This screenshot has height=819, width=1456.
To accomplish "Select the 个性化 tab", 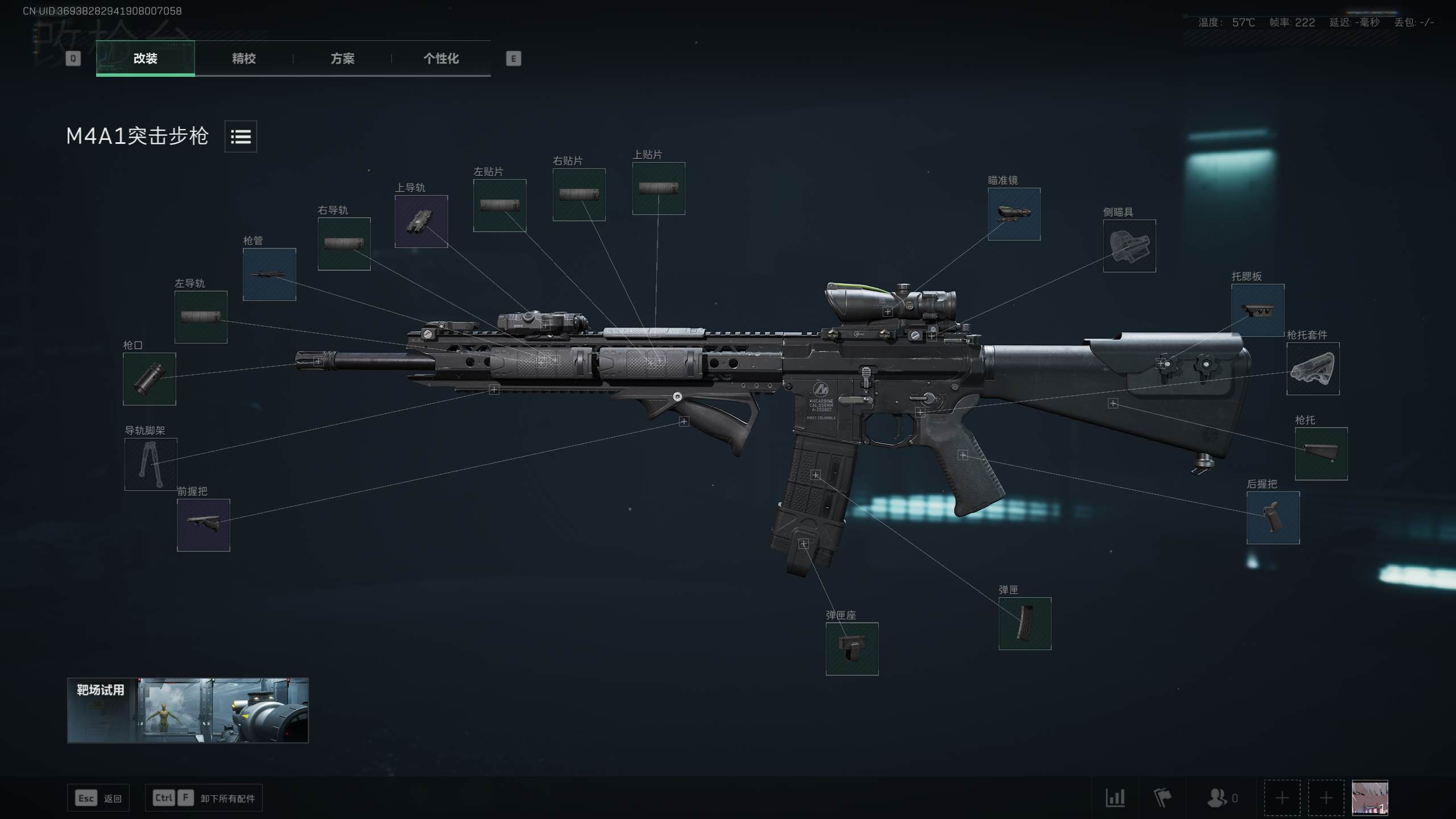I will coord(441,59).
